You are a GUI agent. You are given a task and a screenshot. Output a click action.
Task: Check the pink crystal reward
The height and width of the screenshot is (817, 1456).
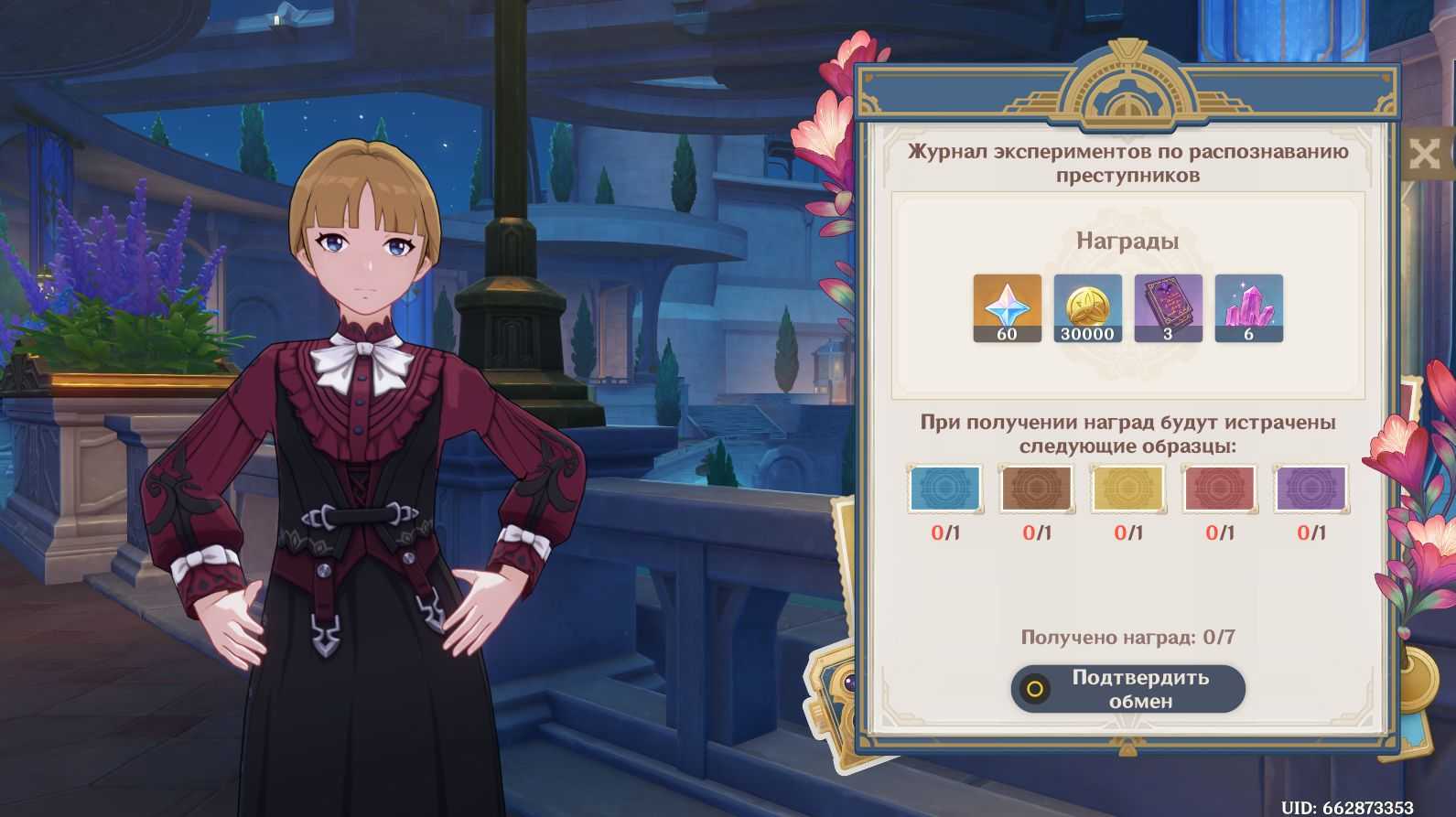coord(1248,307)
